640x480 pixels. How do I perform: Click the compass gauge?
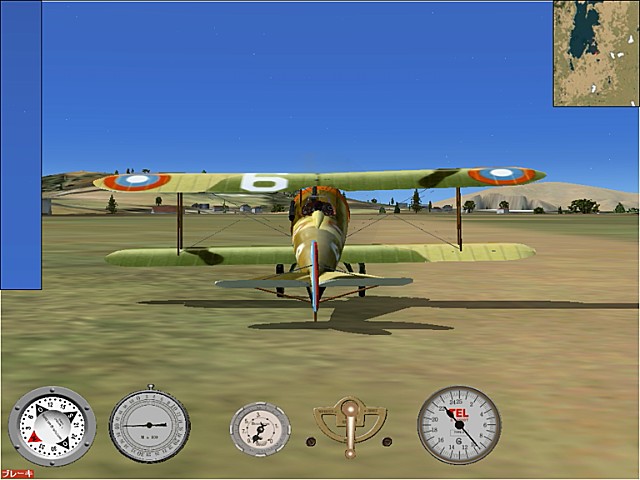[51, 426]
